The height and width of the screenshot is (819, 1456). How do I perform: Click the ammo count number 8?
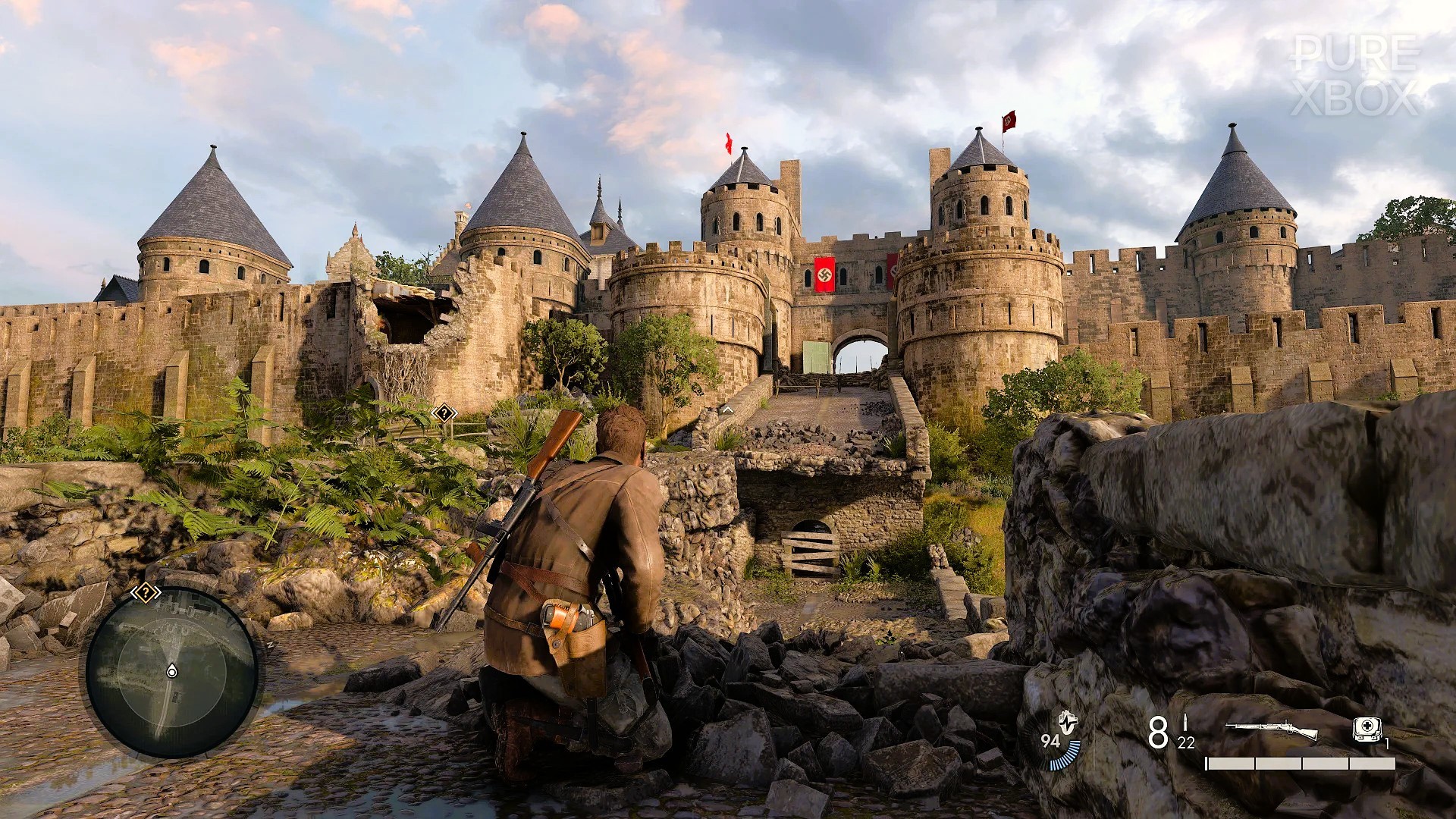[x=1158, y=733]
